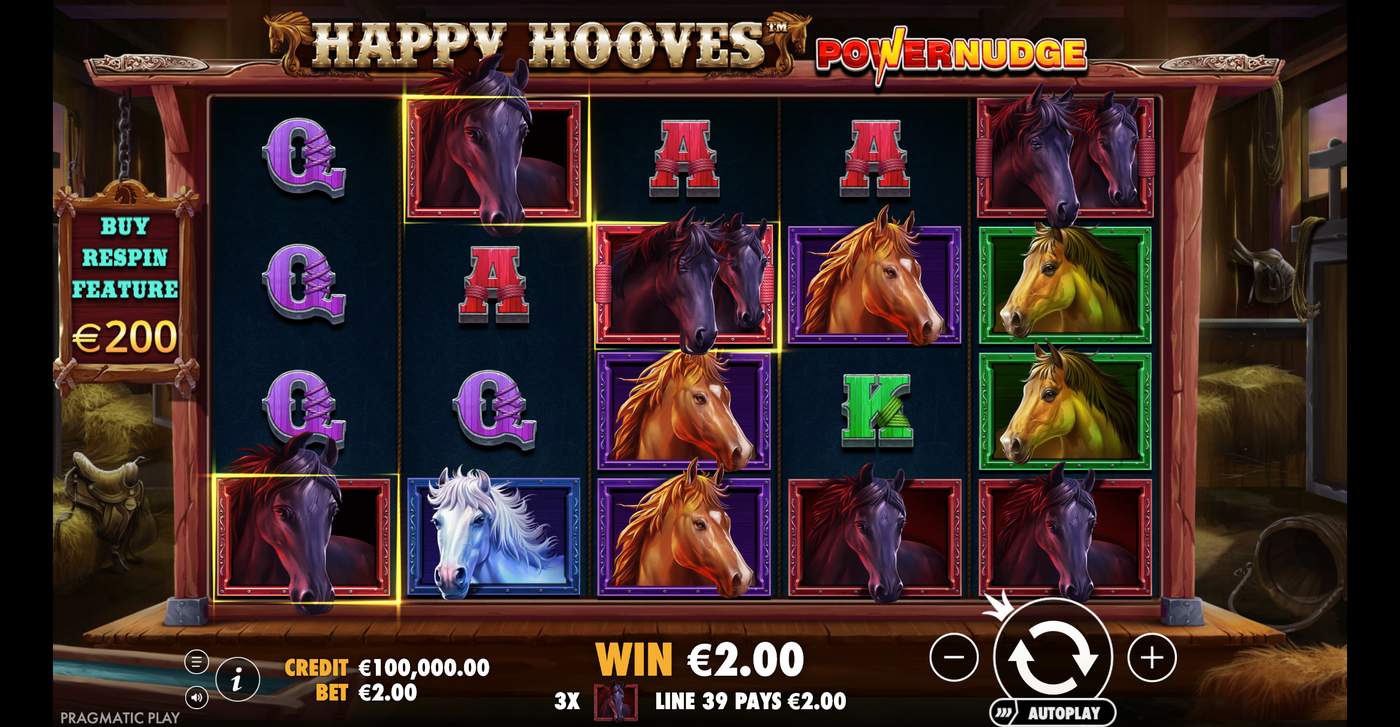Open bet settings through the menu icon
Screen dimensions: 1400x727
point(197,662)
